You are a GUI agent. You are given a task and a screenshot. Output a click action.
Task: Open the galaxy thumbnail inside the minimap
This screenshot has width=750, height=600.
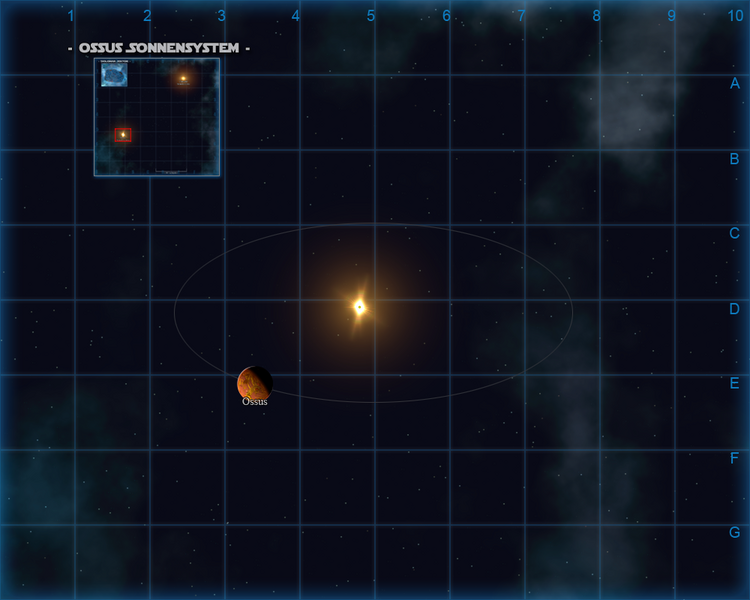point(114,75)
